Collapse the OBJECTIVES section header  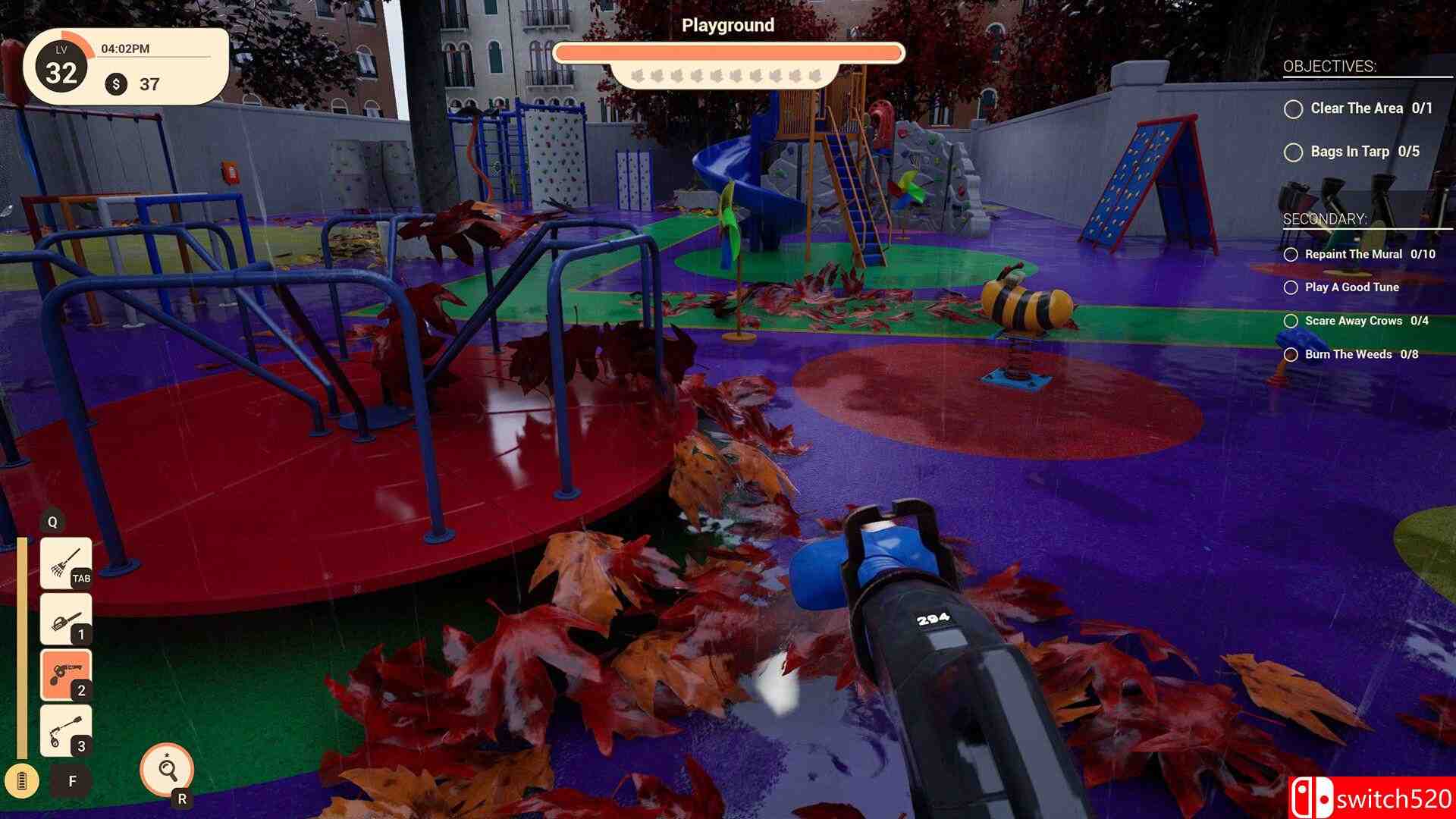1331,67
